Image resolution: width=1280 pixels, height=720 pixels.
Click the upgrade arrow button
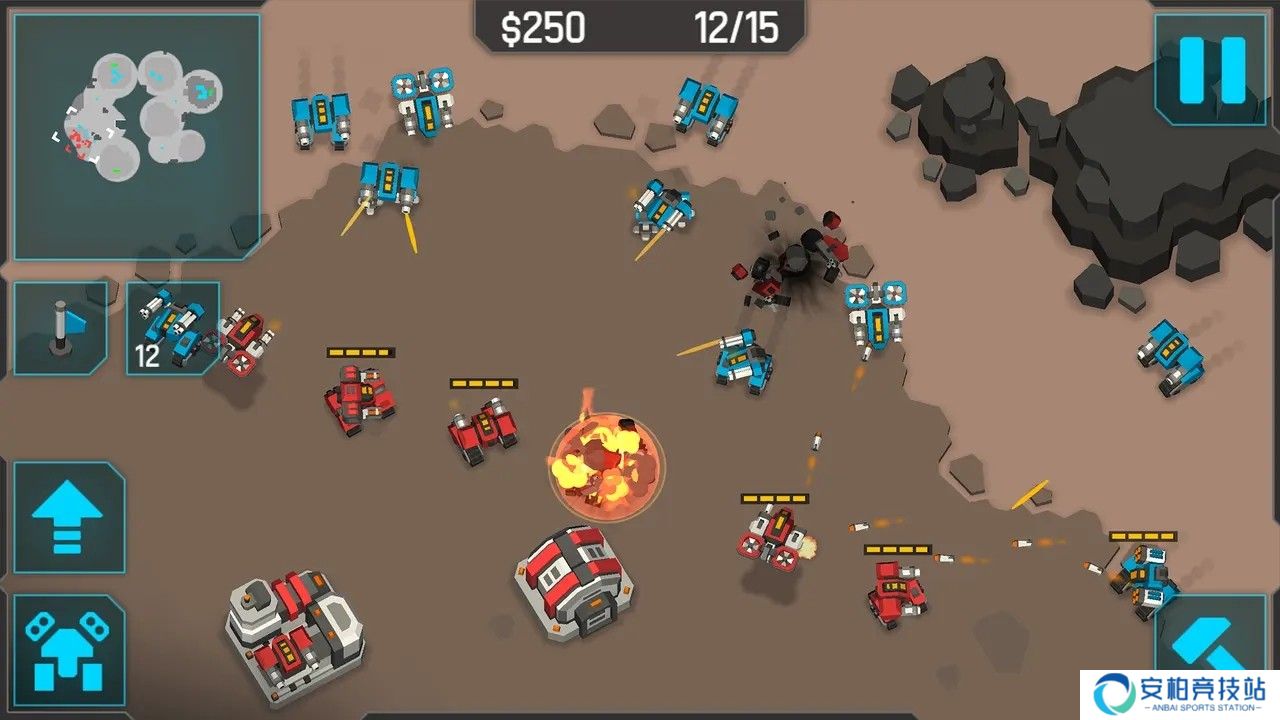pos(68,516)
